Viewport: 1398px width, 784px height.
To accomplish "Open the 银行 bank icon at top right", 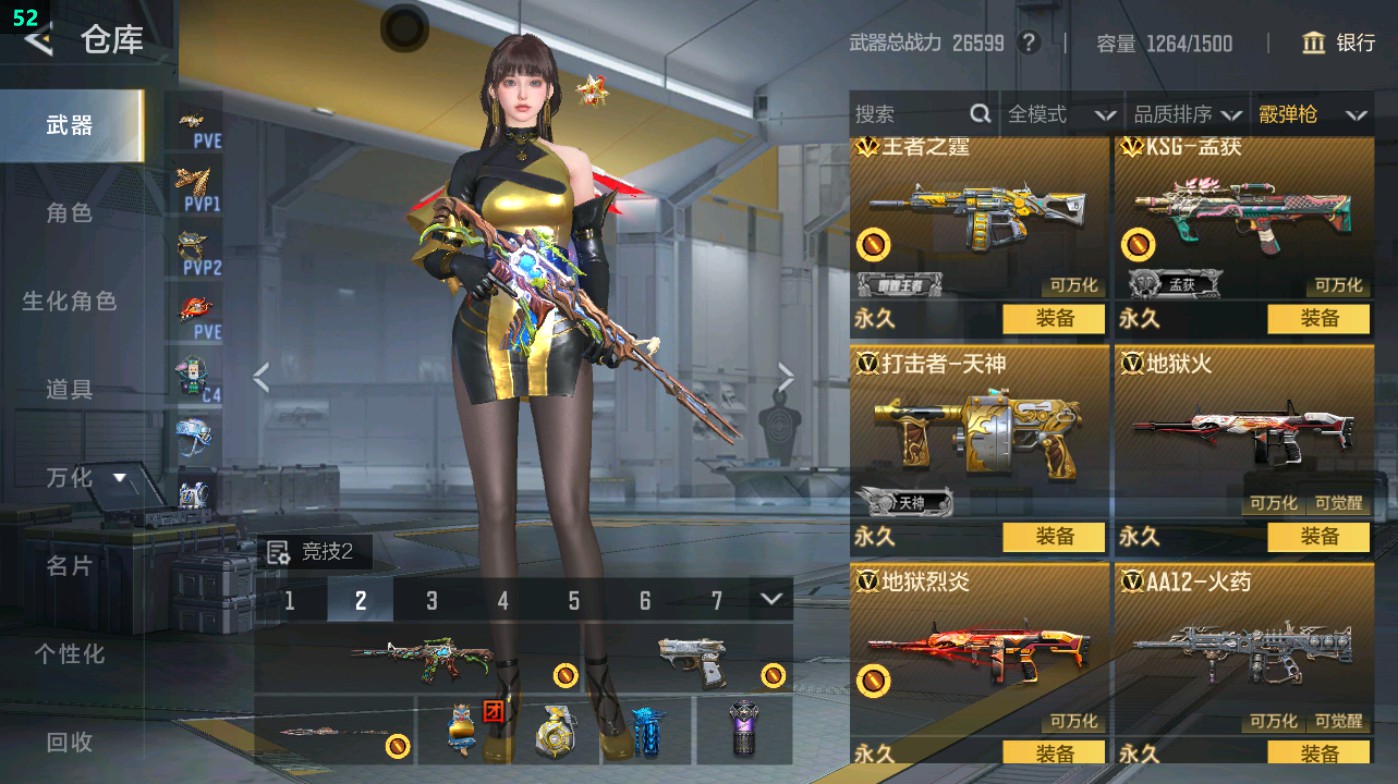I will (1315, 44).
